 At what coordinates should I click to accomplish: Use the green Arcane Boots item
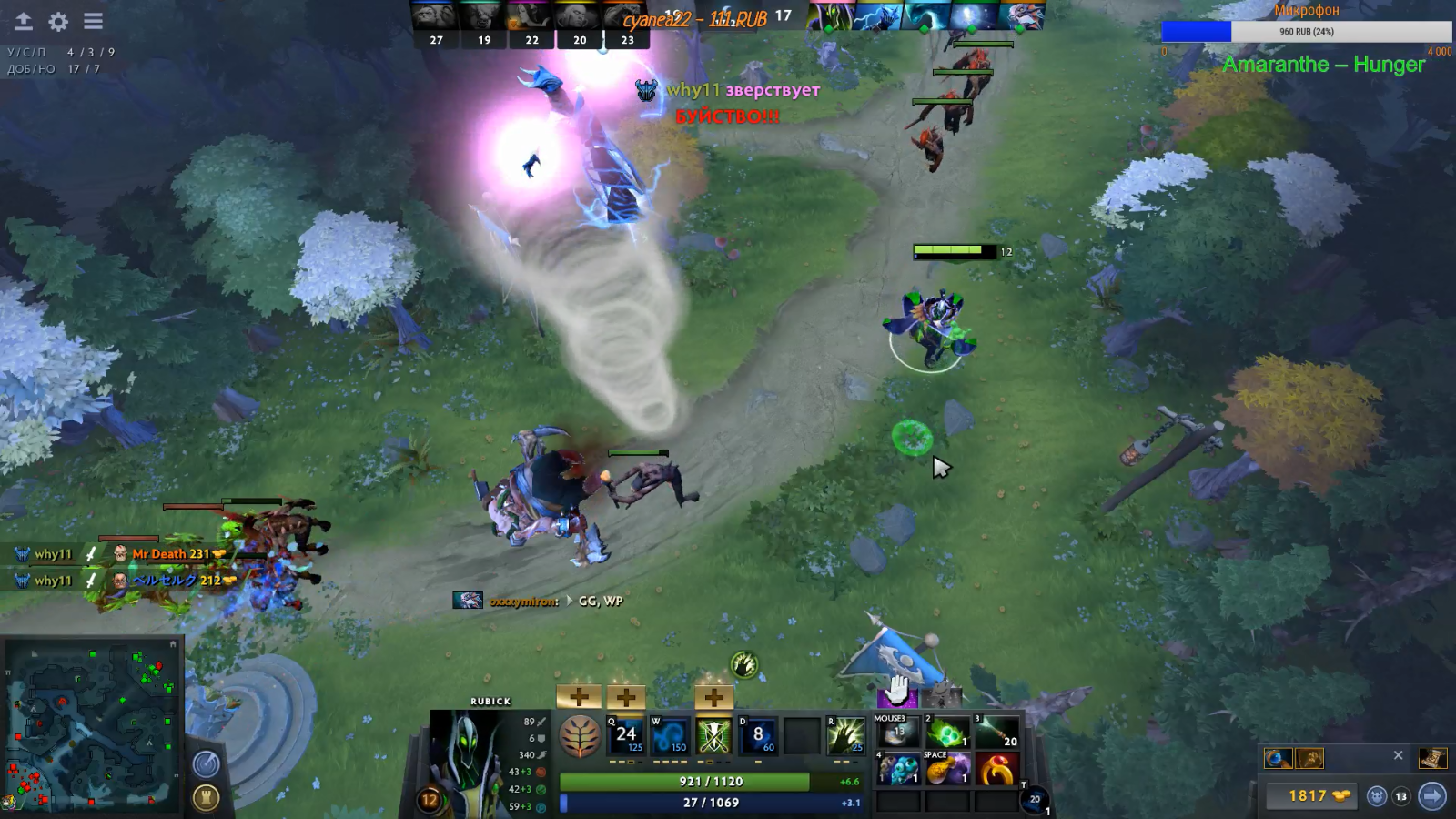tap(946, 733)
